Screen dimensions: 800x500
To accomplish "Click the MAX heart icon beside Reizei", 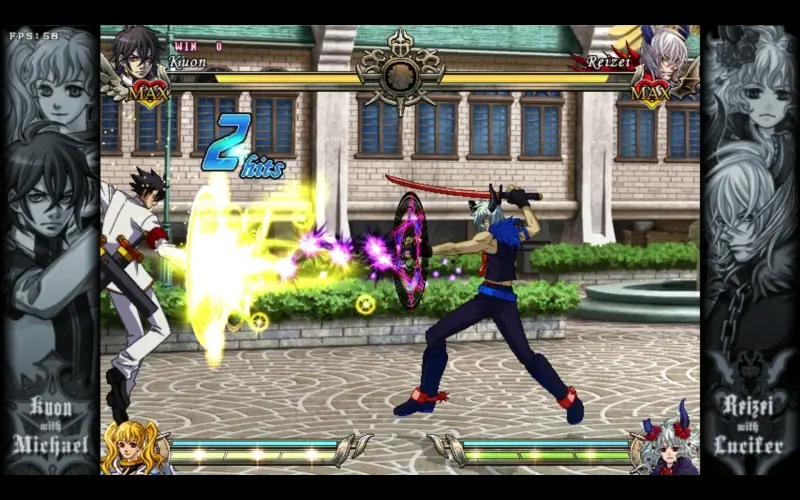I will (x=651, y=91).
